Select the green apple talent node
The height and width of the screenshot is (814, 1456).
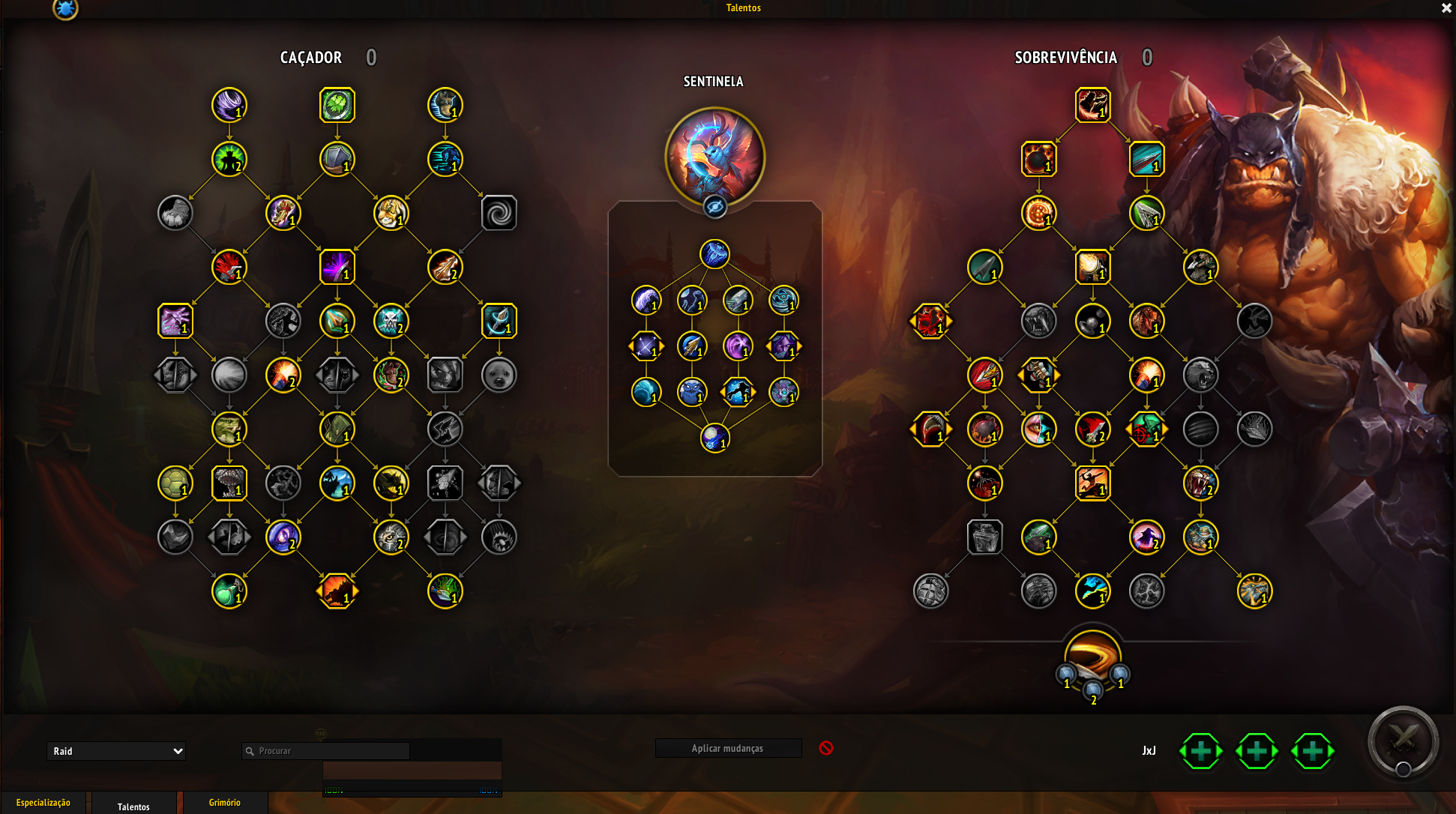(229, 591)
